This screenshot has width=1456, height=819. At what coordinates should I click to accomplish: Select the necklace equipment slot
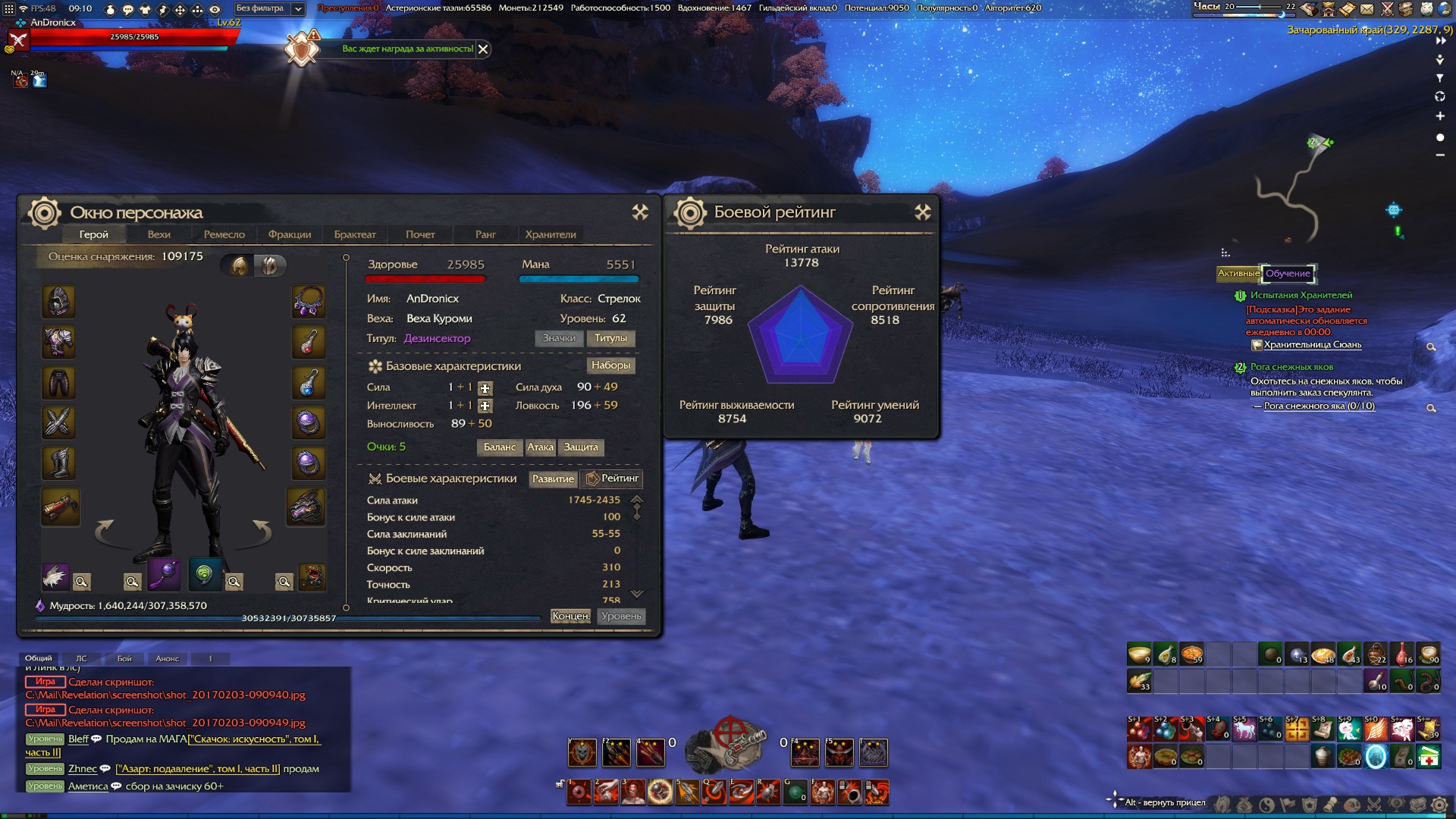point(309,302)
